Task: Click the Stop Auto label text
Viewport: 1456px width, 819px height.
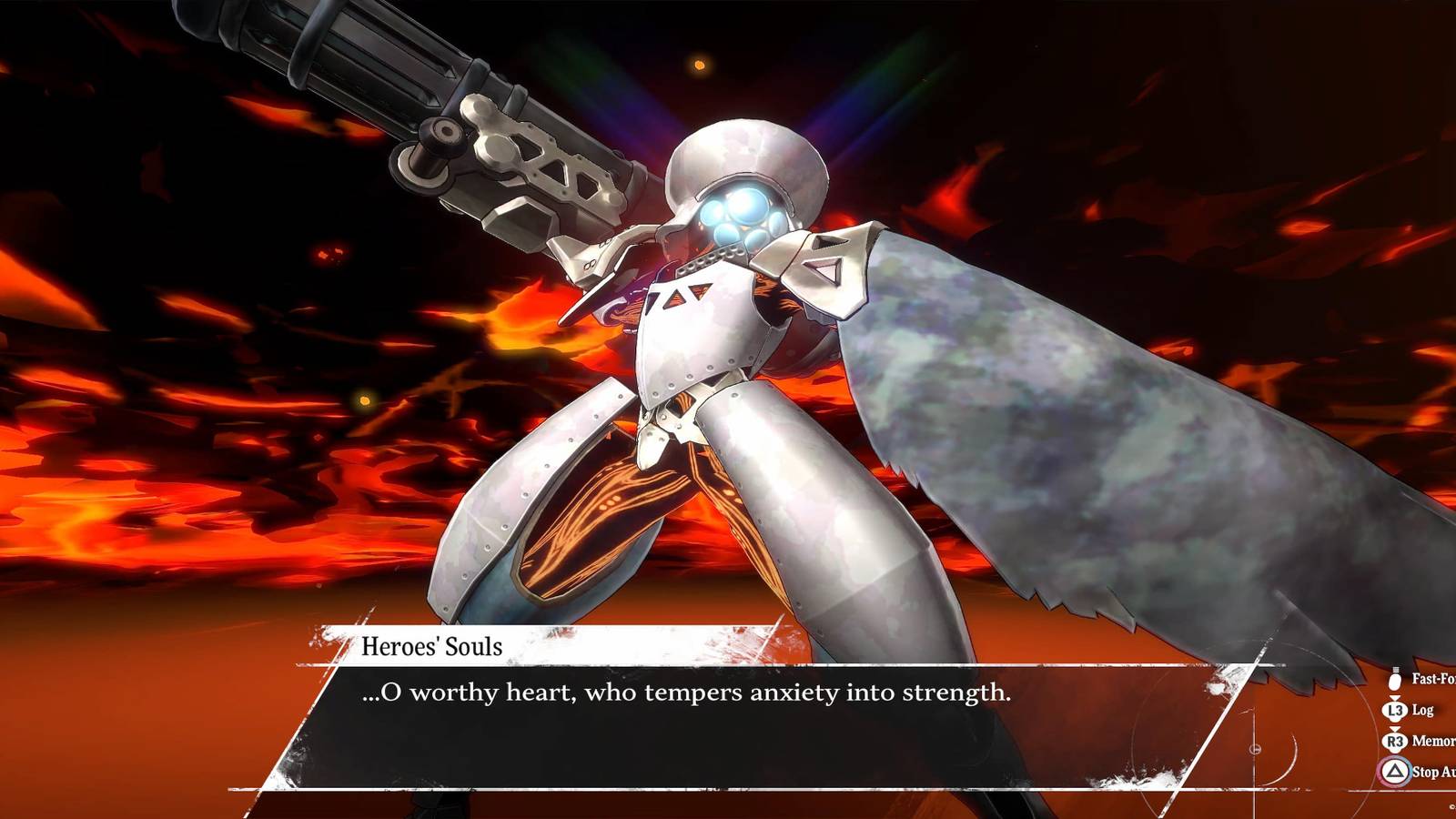Action: tap(1434, 772)
